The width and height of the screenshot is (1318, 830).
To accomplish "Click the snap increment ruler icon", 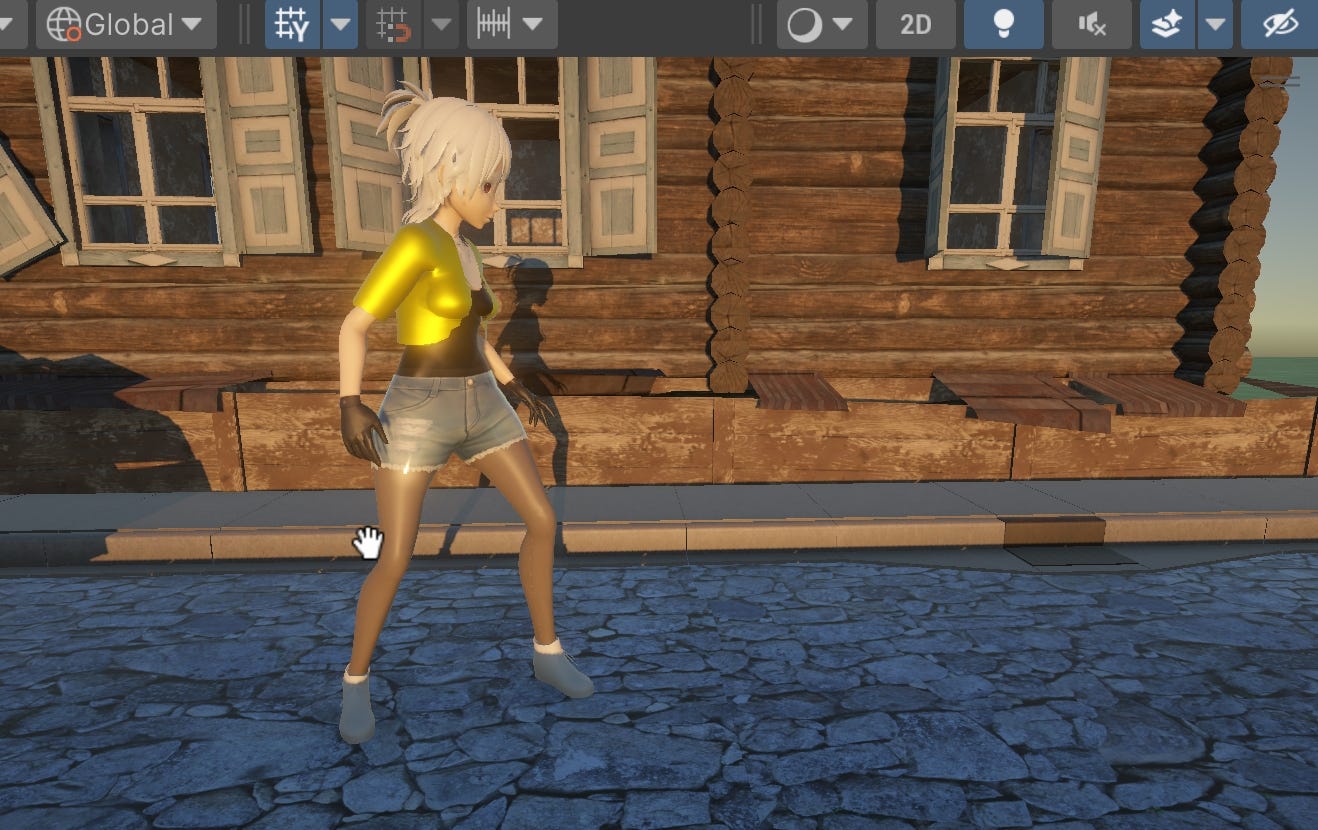I will tap(494, 24).
